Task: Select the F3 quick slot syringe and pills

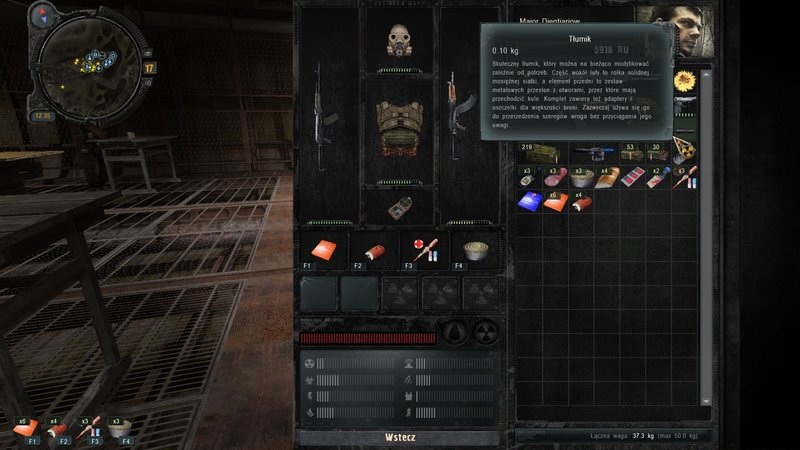Action: tap(419, 250)
